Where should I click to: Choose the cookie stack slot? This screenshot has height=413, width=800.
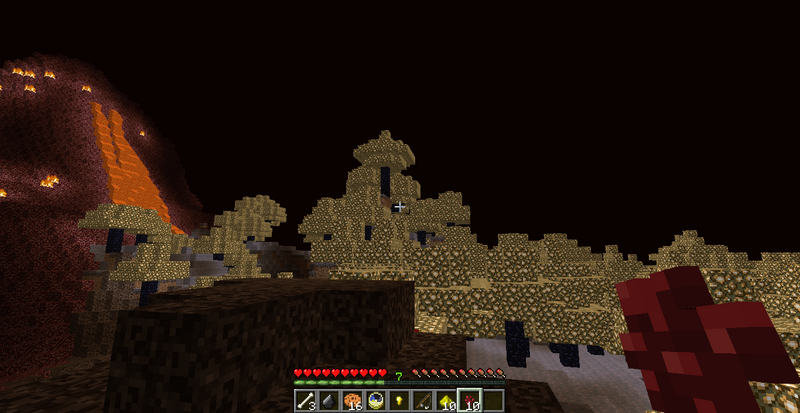pos(352,401)
